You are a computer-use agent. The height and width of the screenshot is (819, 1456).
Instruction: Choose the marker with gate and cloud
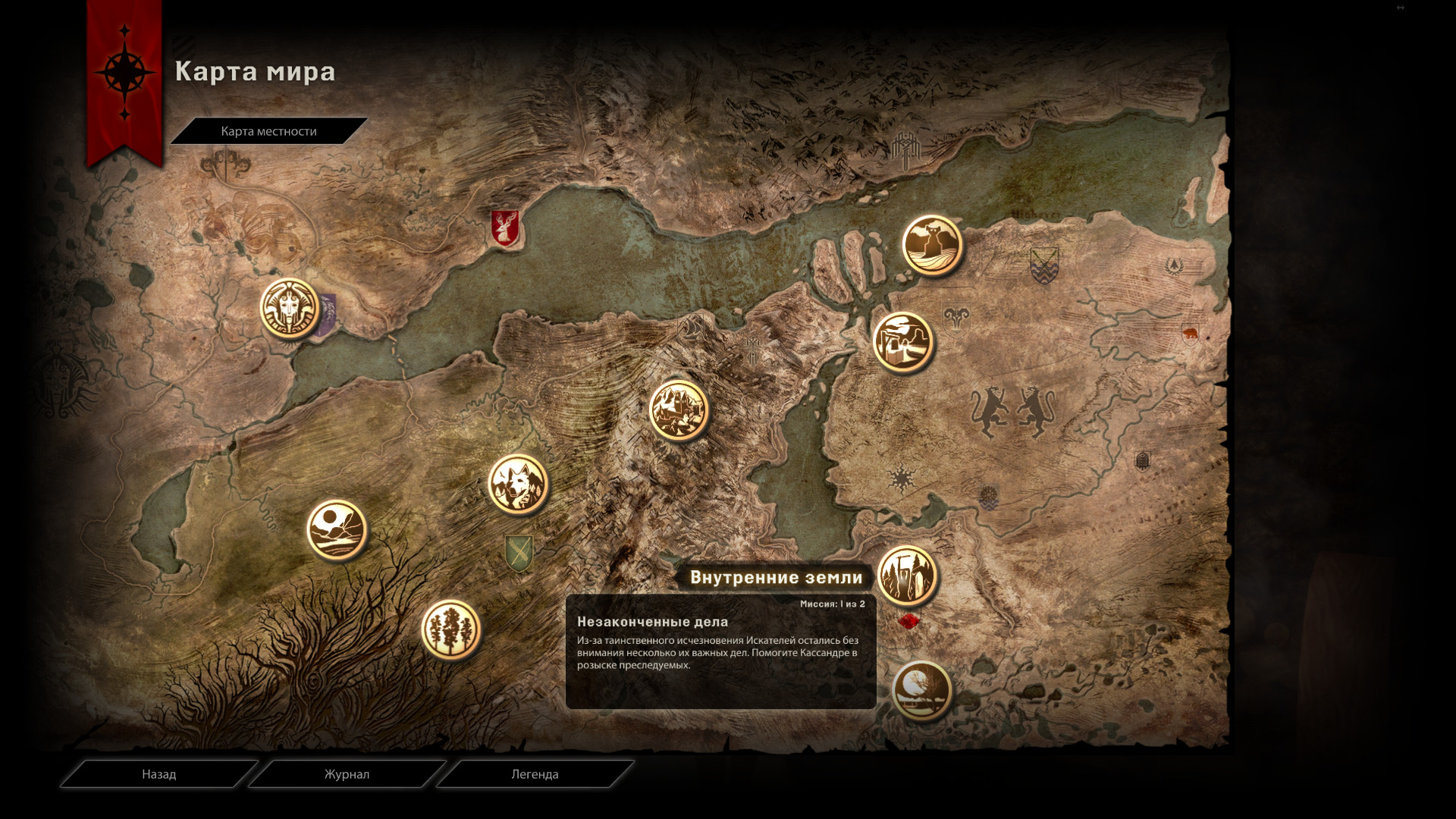coord(902,343)
